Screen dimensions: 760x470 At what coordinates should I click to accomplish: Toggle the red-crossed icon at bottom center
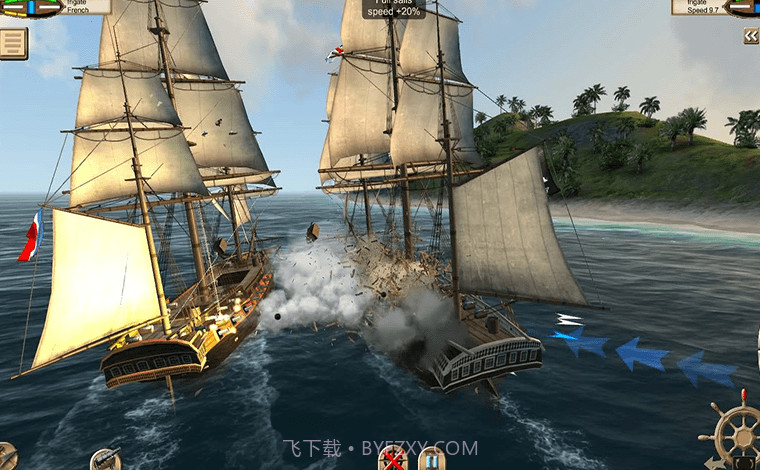click(392, 459)
